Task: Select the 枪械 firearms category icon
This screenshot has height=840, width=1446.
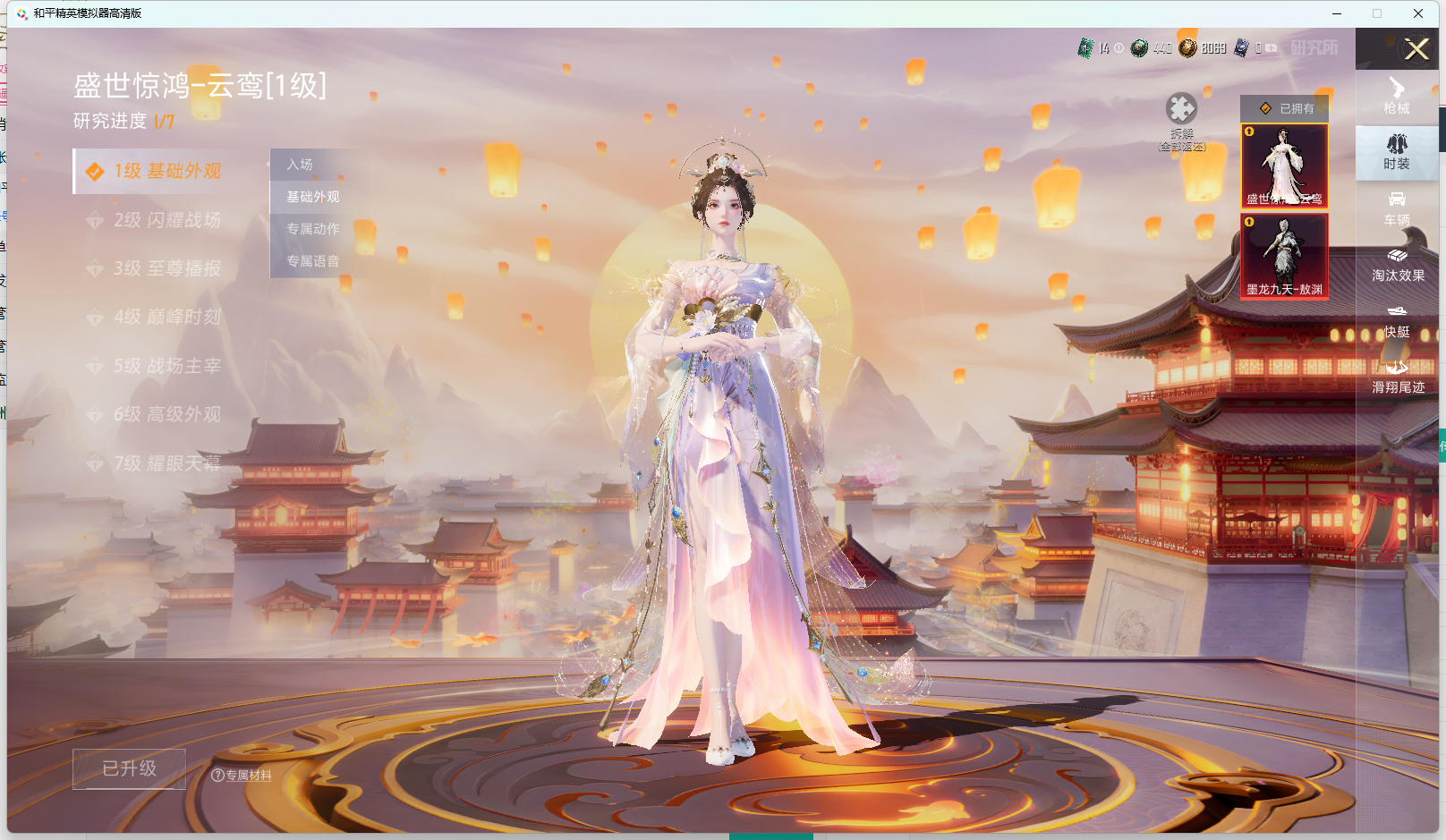Action: (1398, 98)
